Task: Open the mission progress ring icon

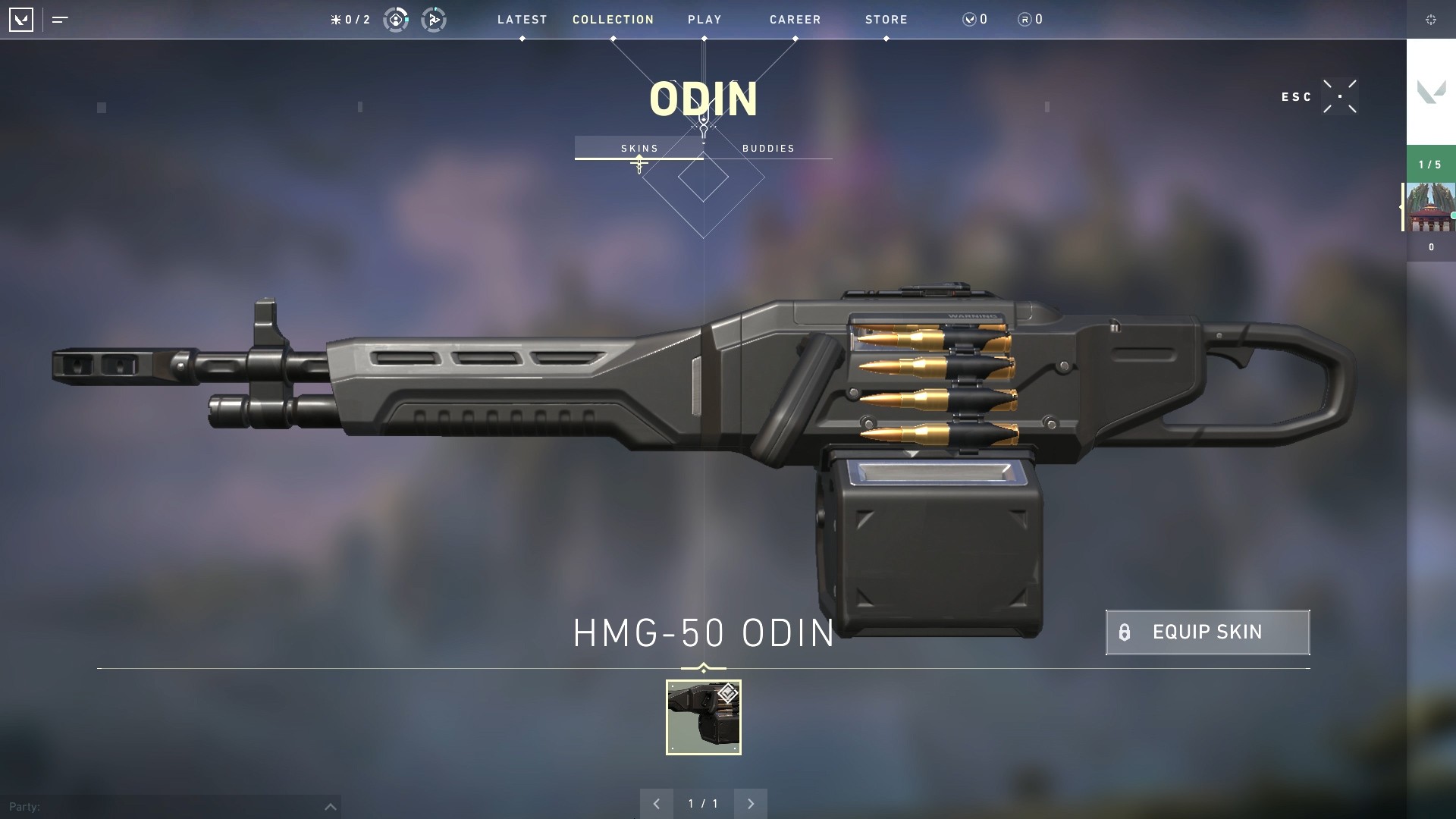Action: 435,20
